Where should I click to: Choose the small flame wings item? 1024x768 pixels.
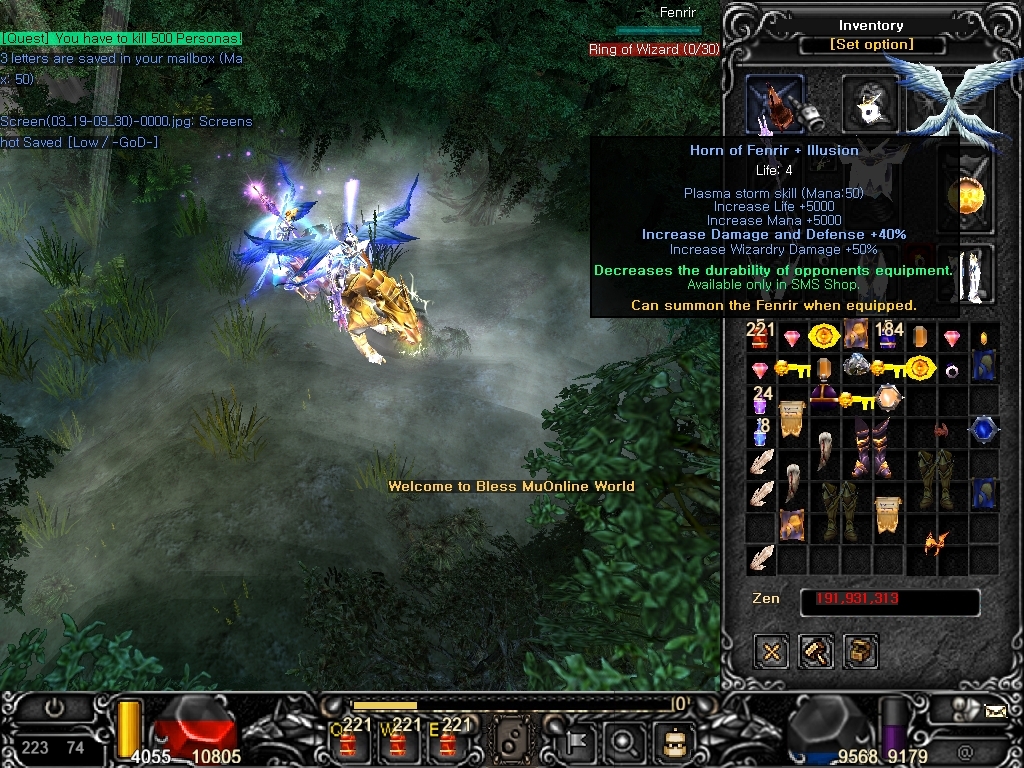pyautogui.click(x=937, y=543)
